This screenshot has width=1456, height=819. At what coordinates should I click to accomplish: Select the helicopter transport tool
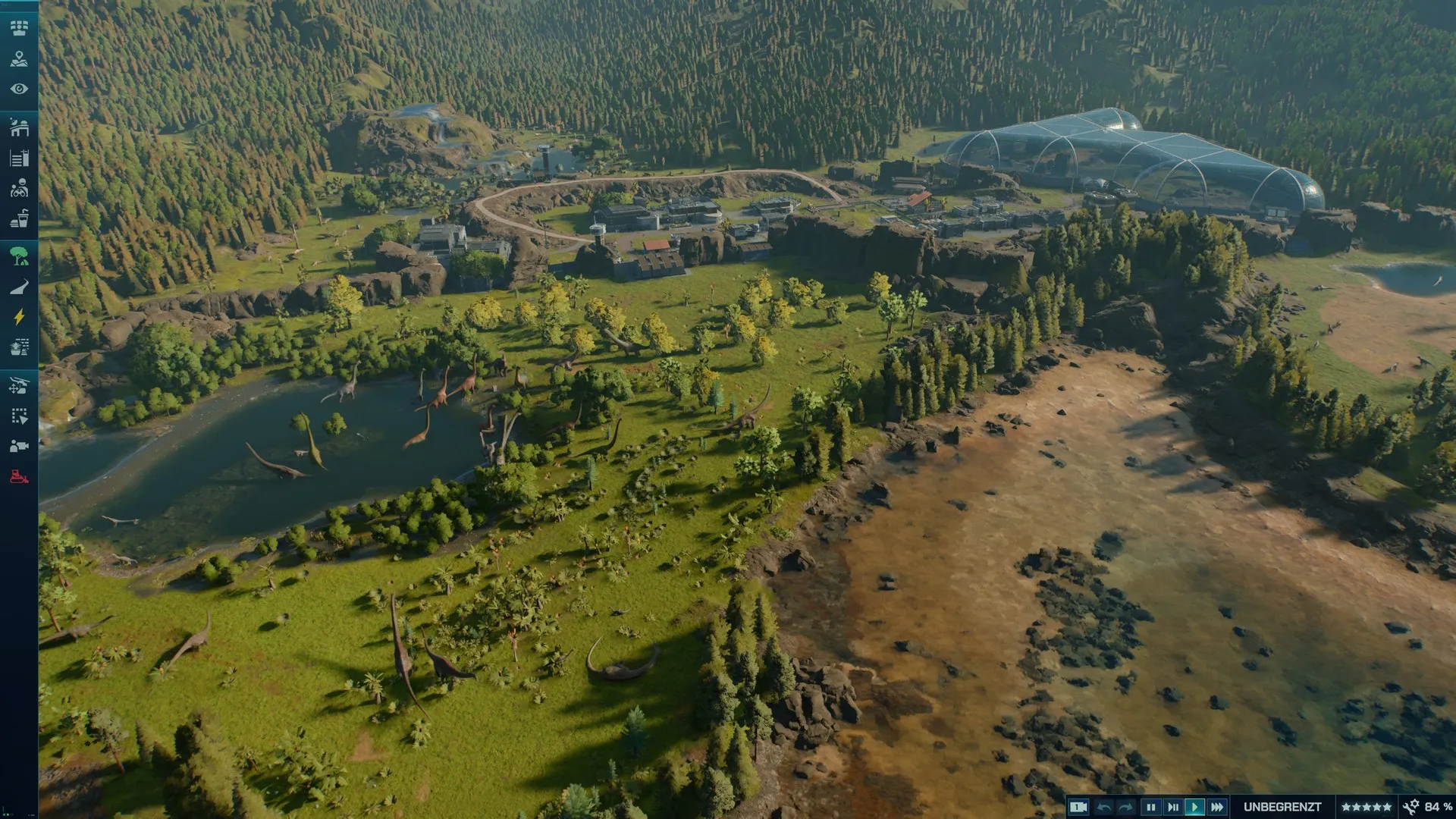[19, 385]
